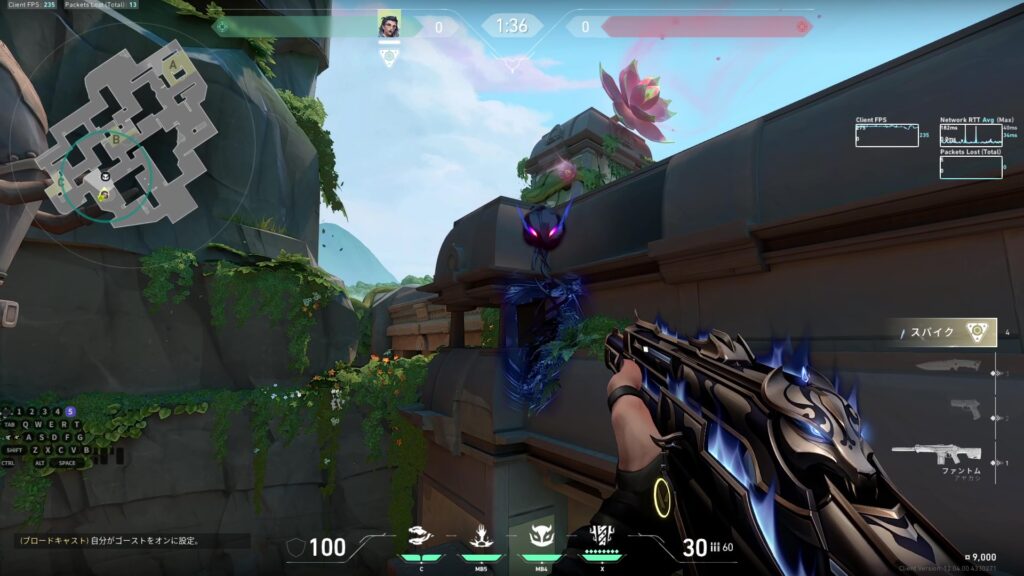Click the Client FPS graph
The width and height of the screenshot is (1024, 576).
[x=886, y=135]
